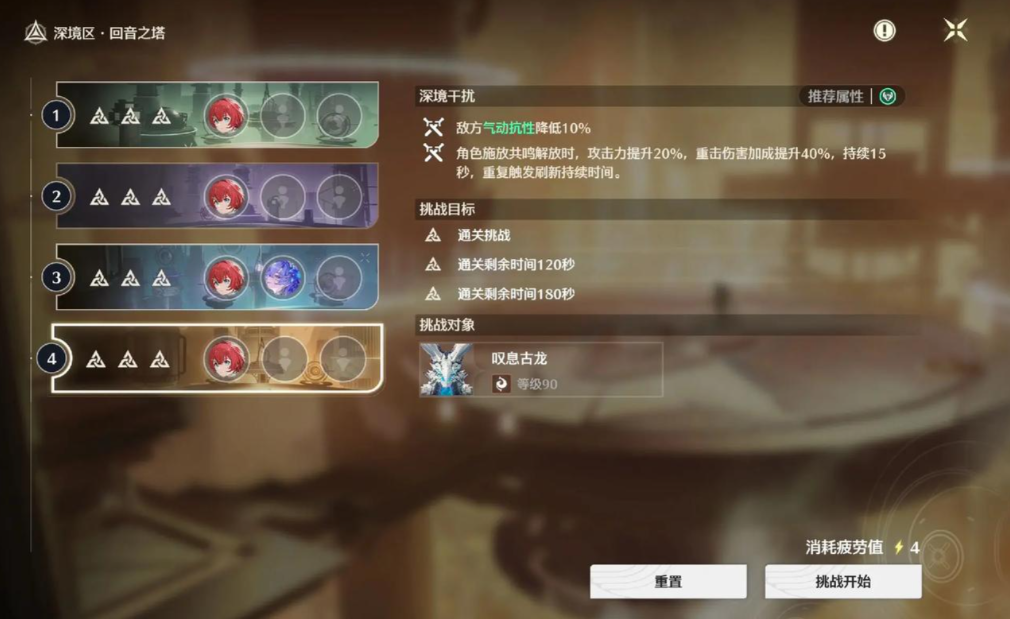This screenshot has width=1010, height=619.
Task: View the 叹息古龙 enemy details
Action: pyautogui.click(x=541, y=369)
